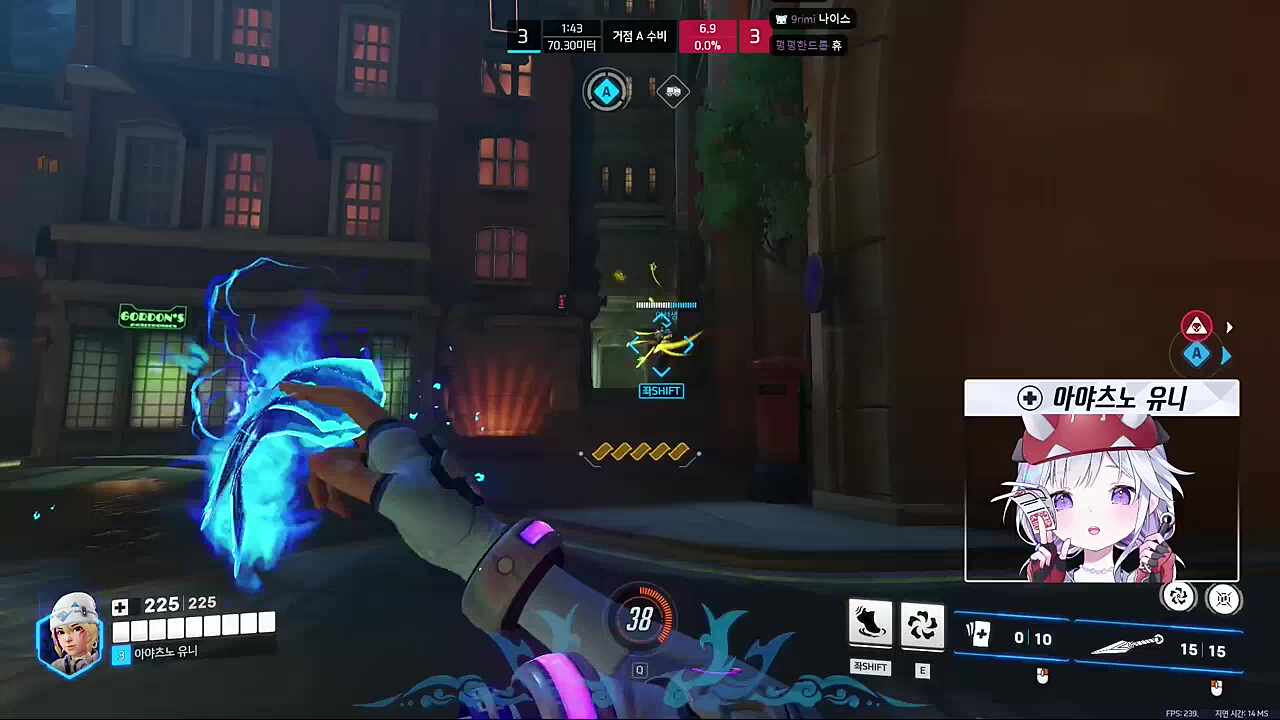Use the Protection Suzu ability icon
The width and height of the screenshot is (1280, 720).
click(922, 625)
